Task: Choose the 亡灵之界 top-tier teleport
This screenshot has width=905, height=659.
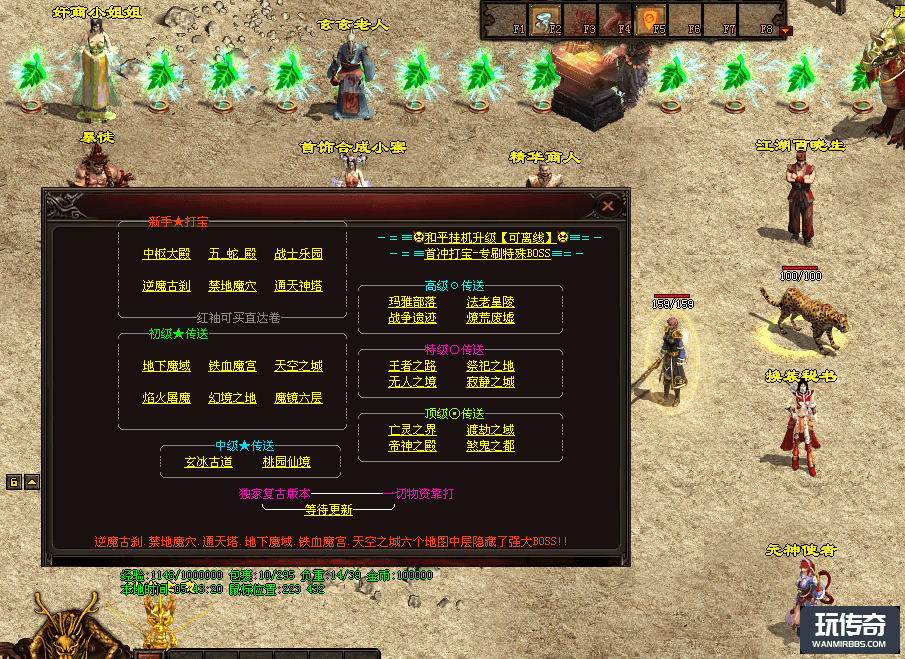Action: (412, 430)
